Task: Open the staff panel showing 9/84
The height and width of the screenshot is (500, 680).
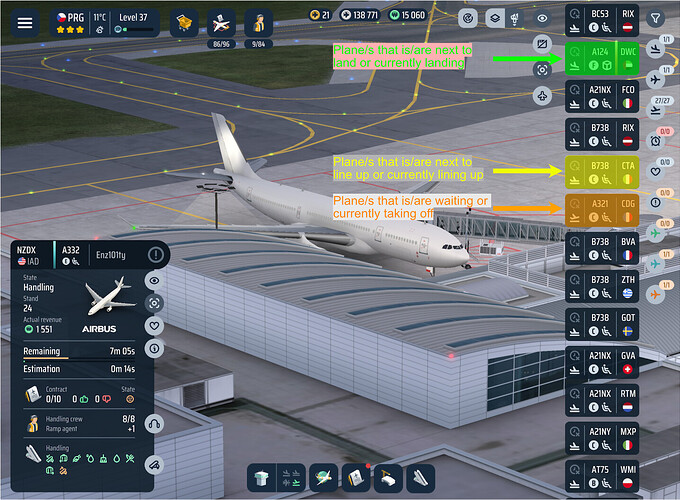Action: tap(259, 23)
